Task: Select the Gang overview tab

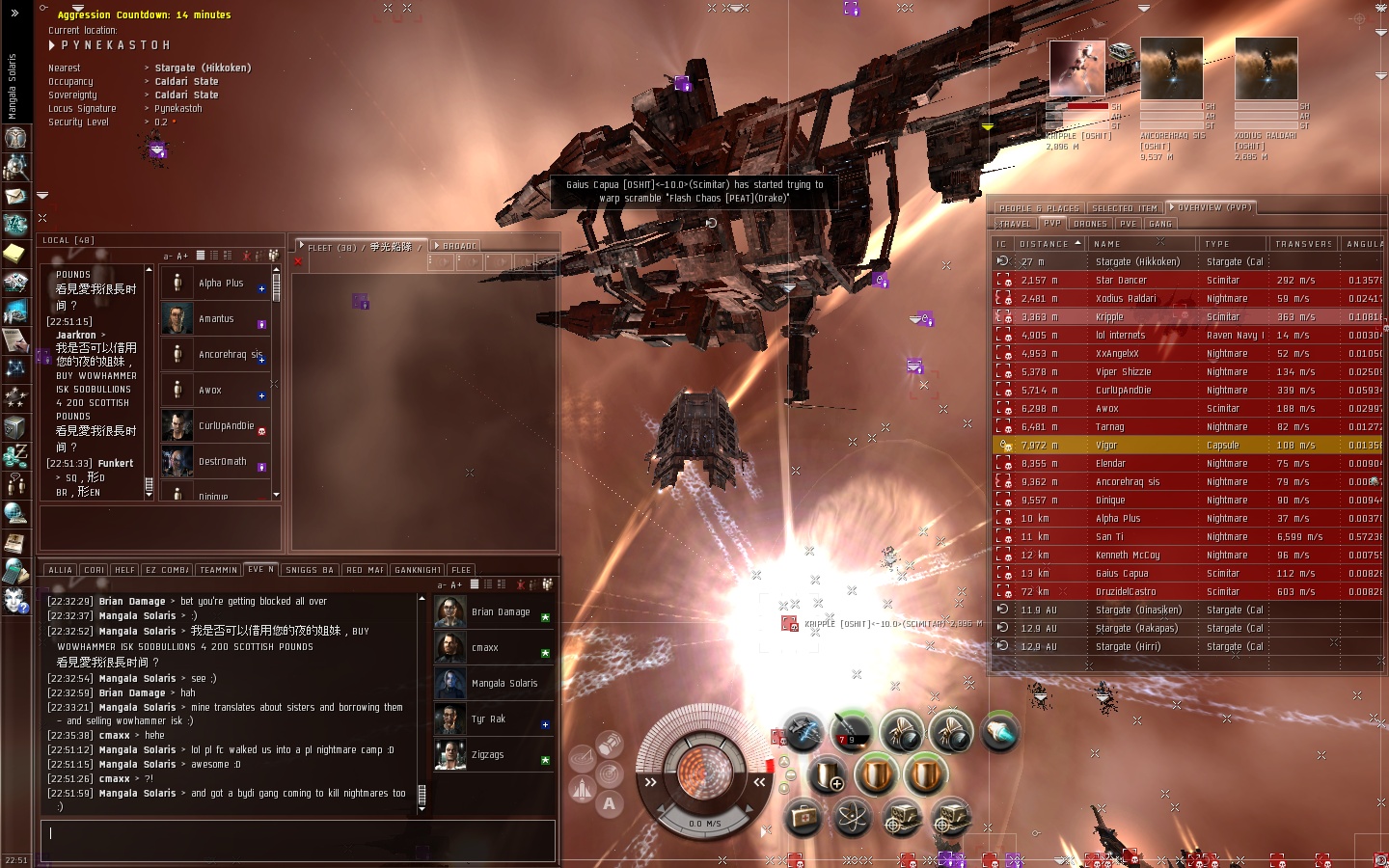Action: pyautogui.click(x=1160, y=224)
